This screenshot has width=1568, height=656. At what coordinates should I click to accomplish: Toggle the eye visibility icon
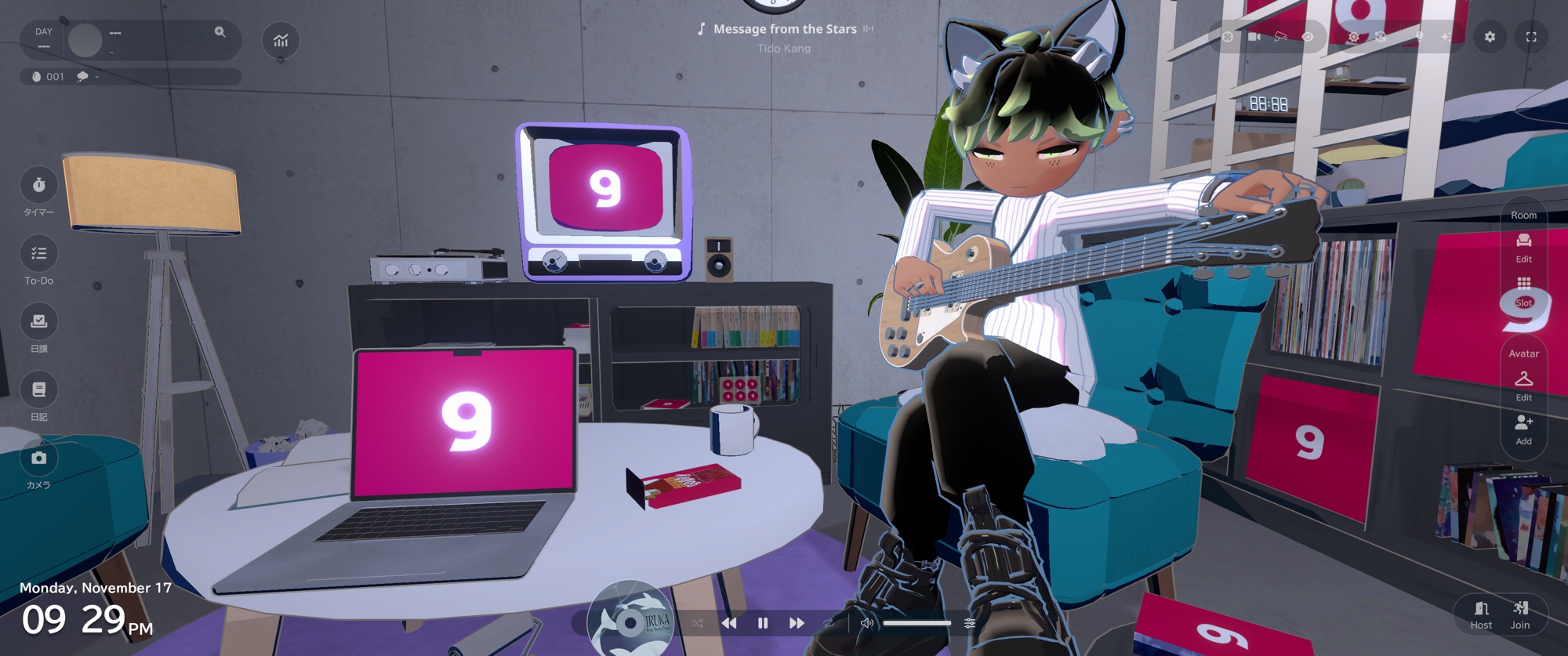(x=1308, y=37)
